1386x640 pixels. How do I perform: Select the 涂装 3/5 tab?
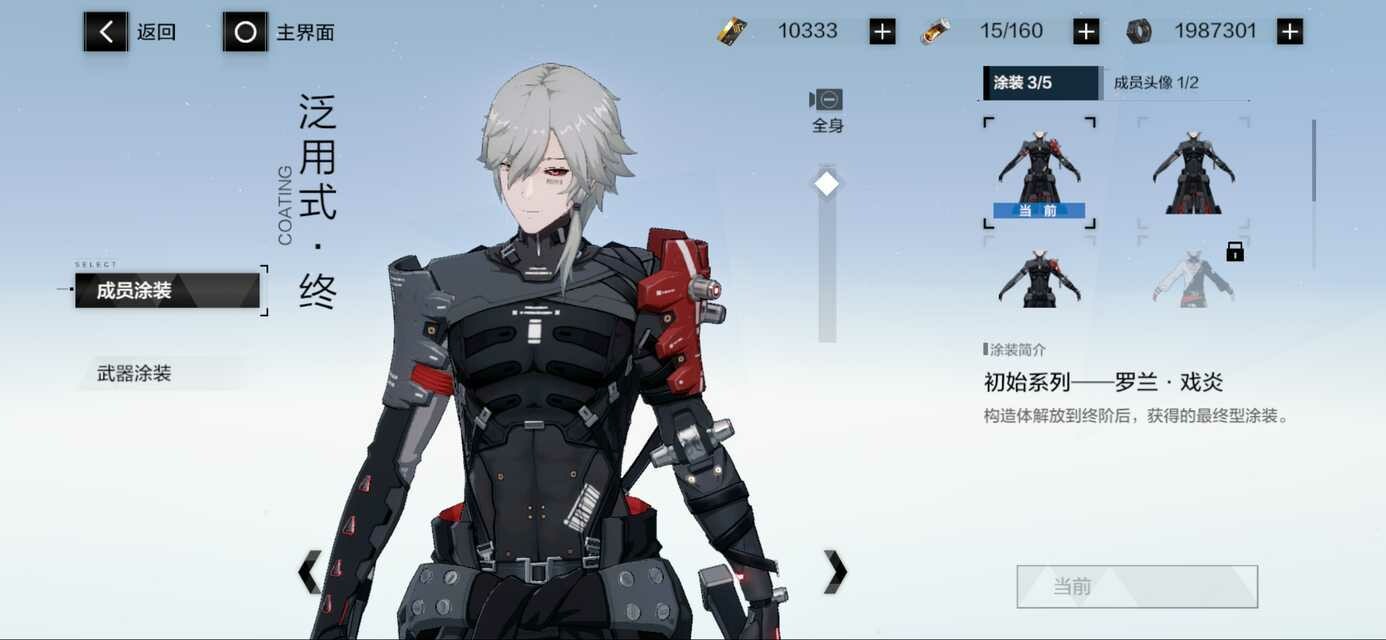[x=1040, y=83]
